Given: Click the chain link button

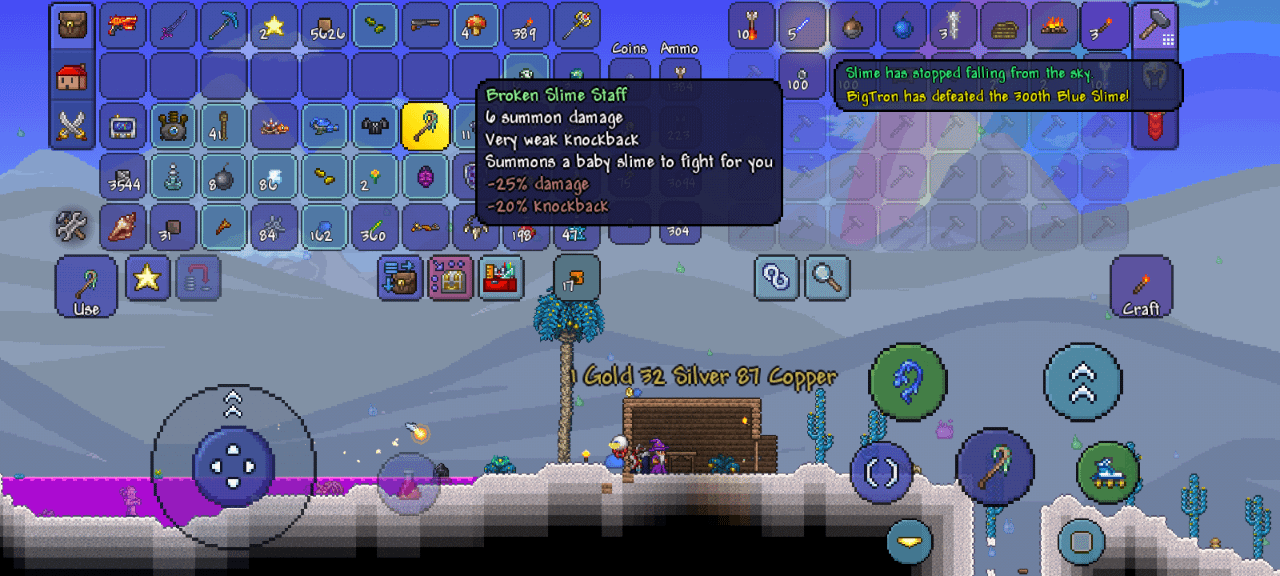Looking at the screenshot, I should click(777, 278).
